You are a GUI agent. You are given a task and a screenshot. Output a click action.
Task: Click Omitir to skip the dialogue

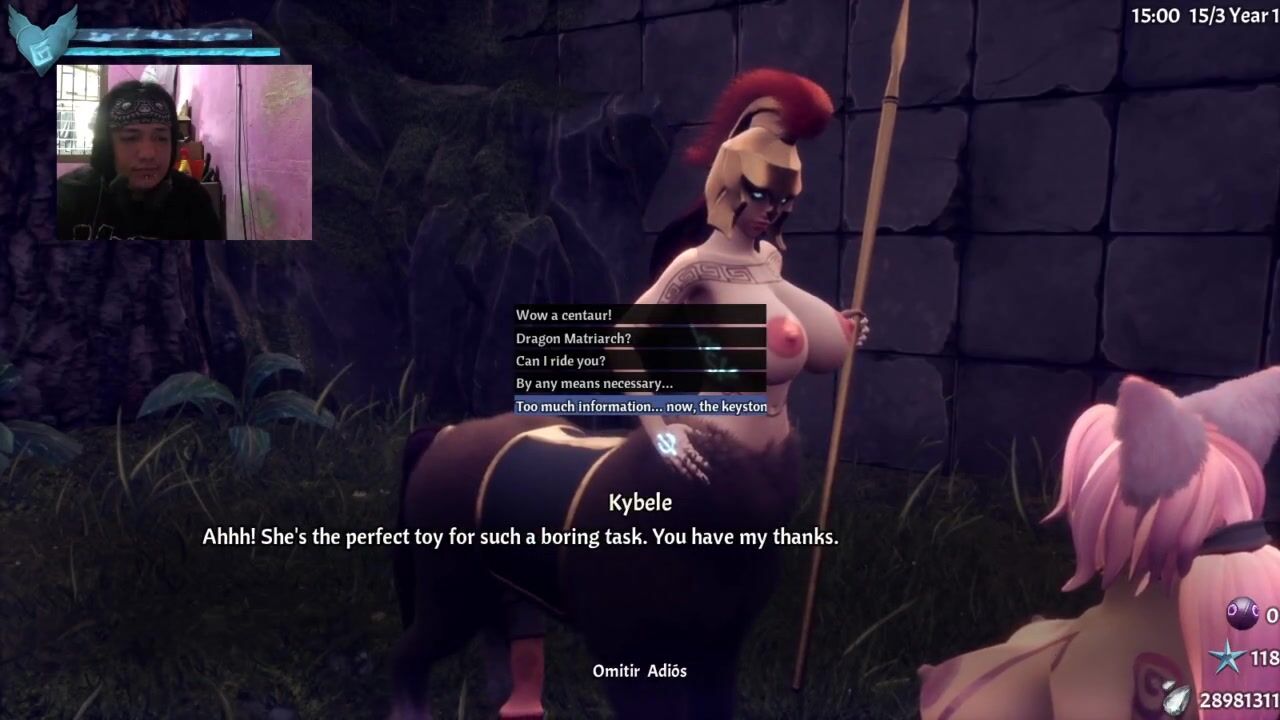click(x=615, y=671)
